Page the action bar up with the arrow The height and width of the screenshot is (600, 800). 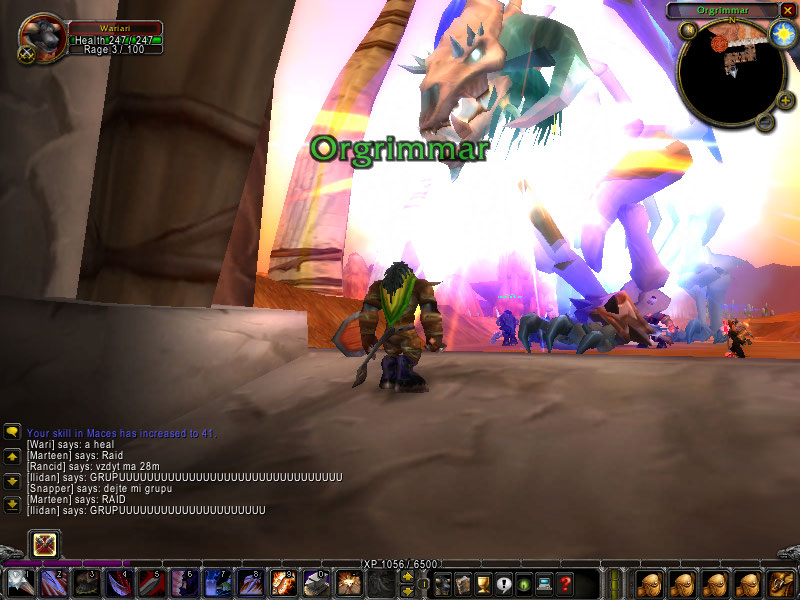pyautogui.click(x=408, y=575)
